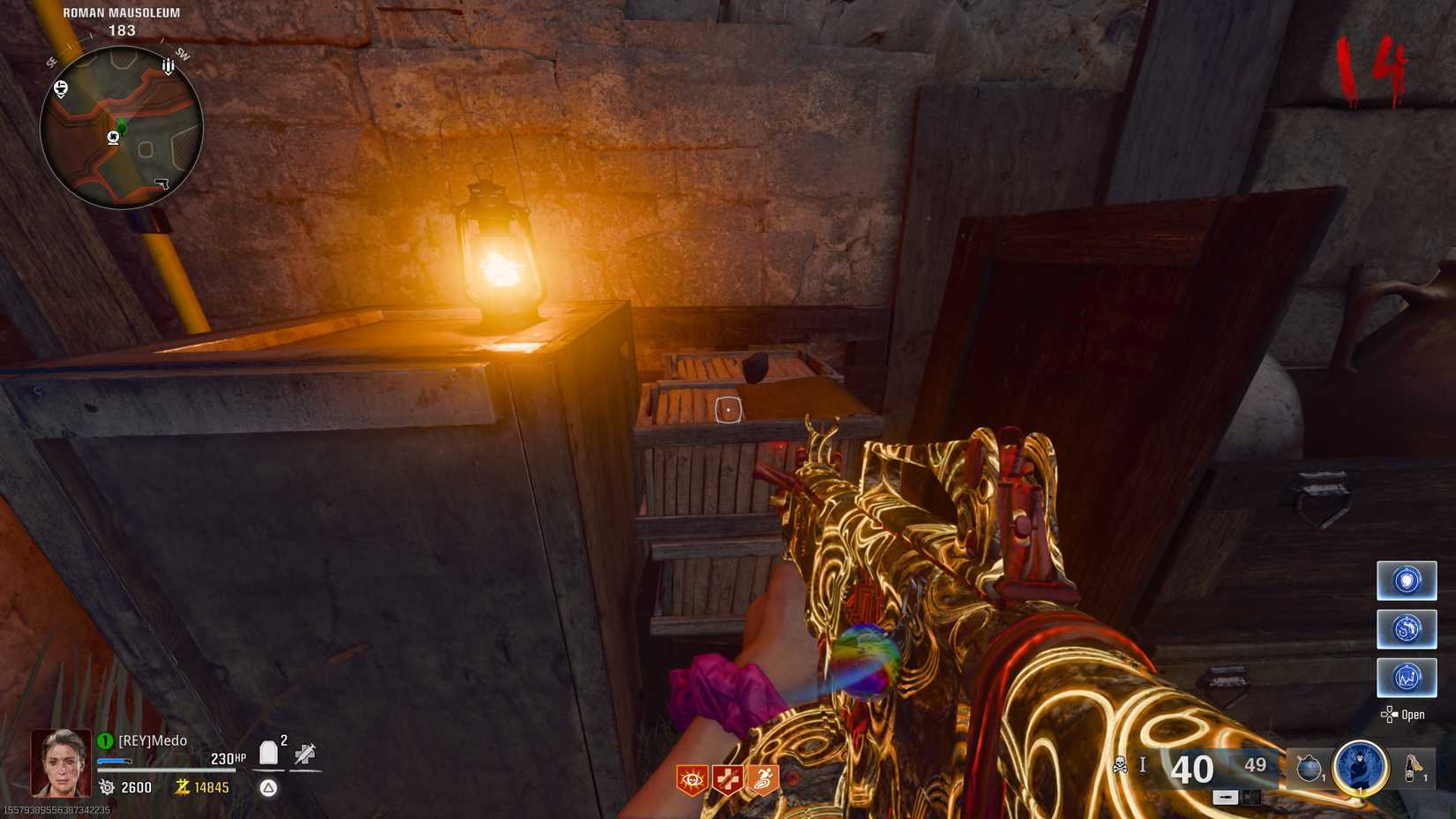Viewport: 1456px width, 819px height.
Task: Click the Jugger-Nog perk icon
Action: (x=727, y=778)
